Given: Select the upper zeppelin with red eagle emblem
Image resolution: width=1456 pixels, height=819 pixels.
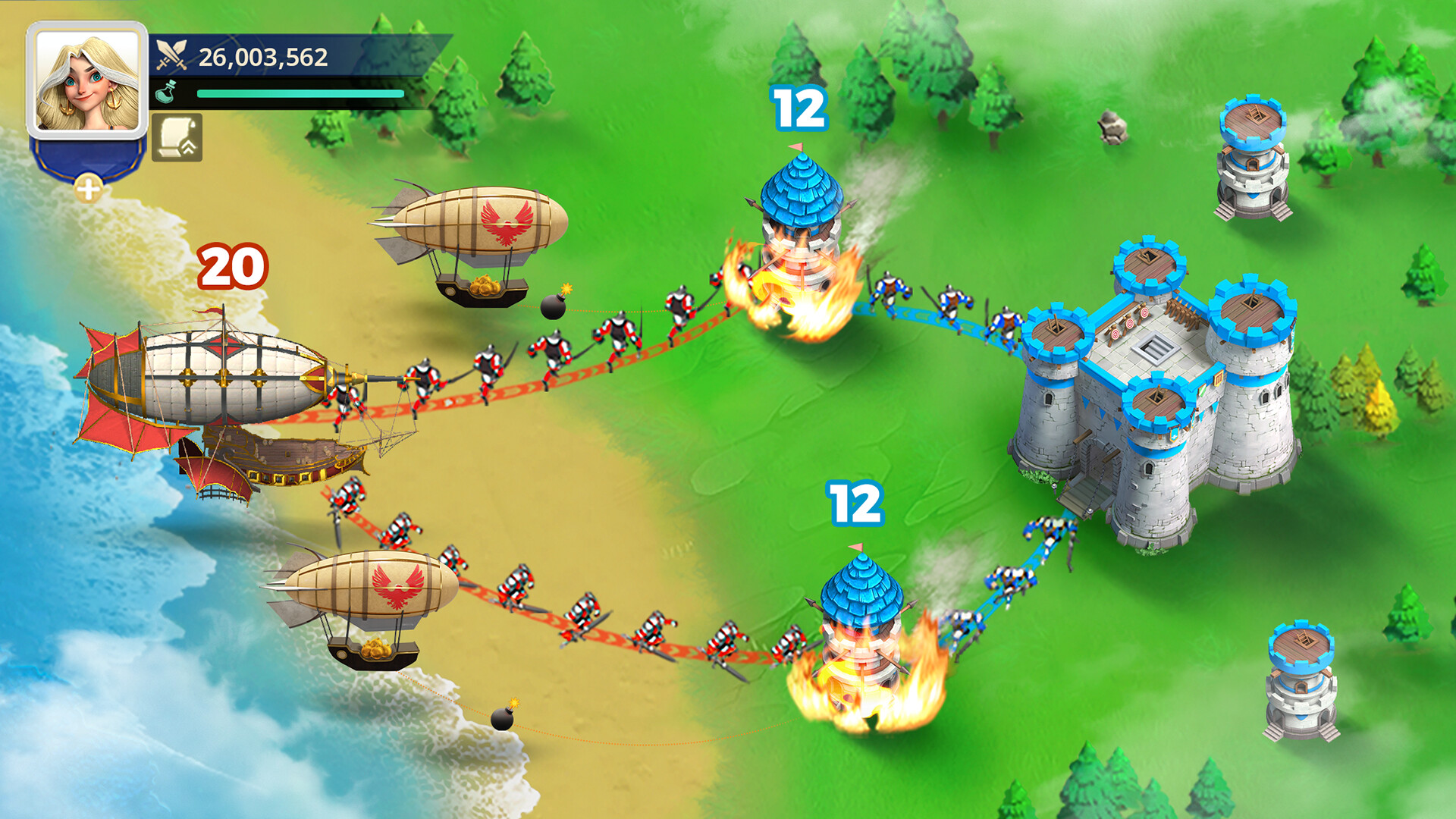Looking at the screenshot, I should (x=478, y=220).
